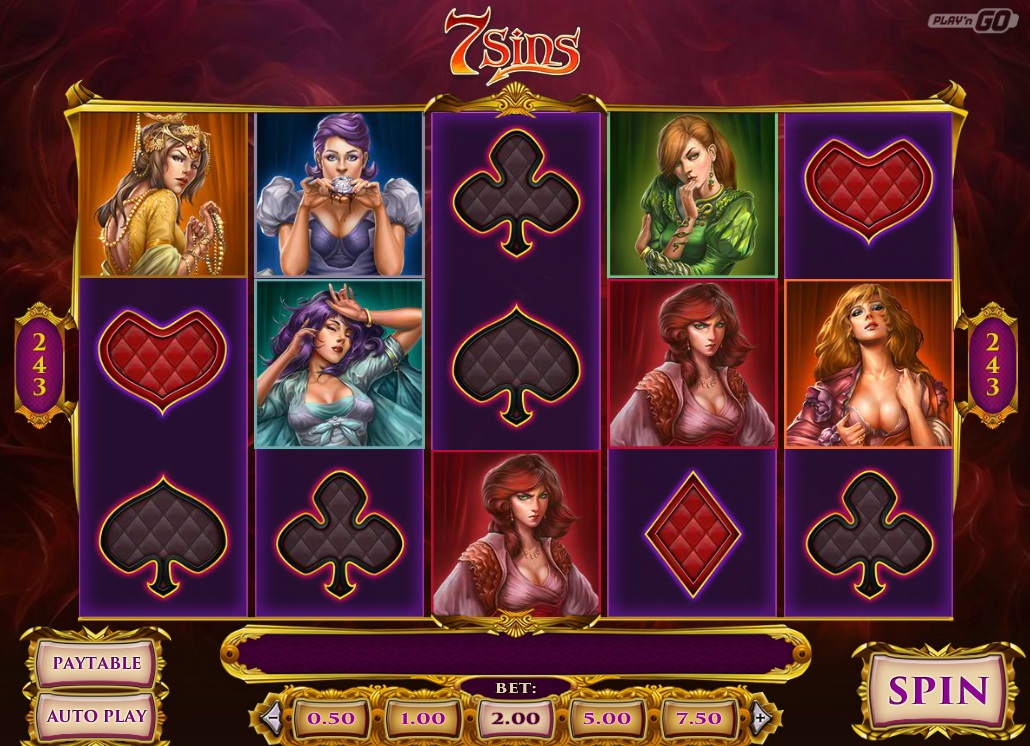The height and width of the screenshot is (746, 1030).
Task: Start Auto Play mode
Action: (x=97, y=716)
